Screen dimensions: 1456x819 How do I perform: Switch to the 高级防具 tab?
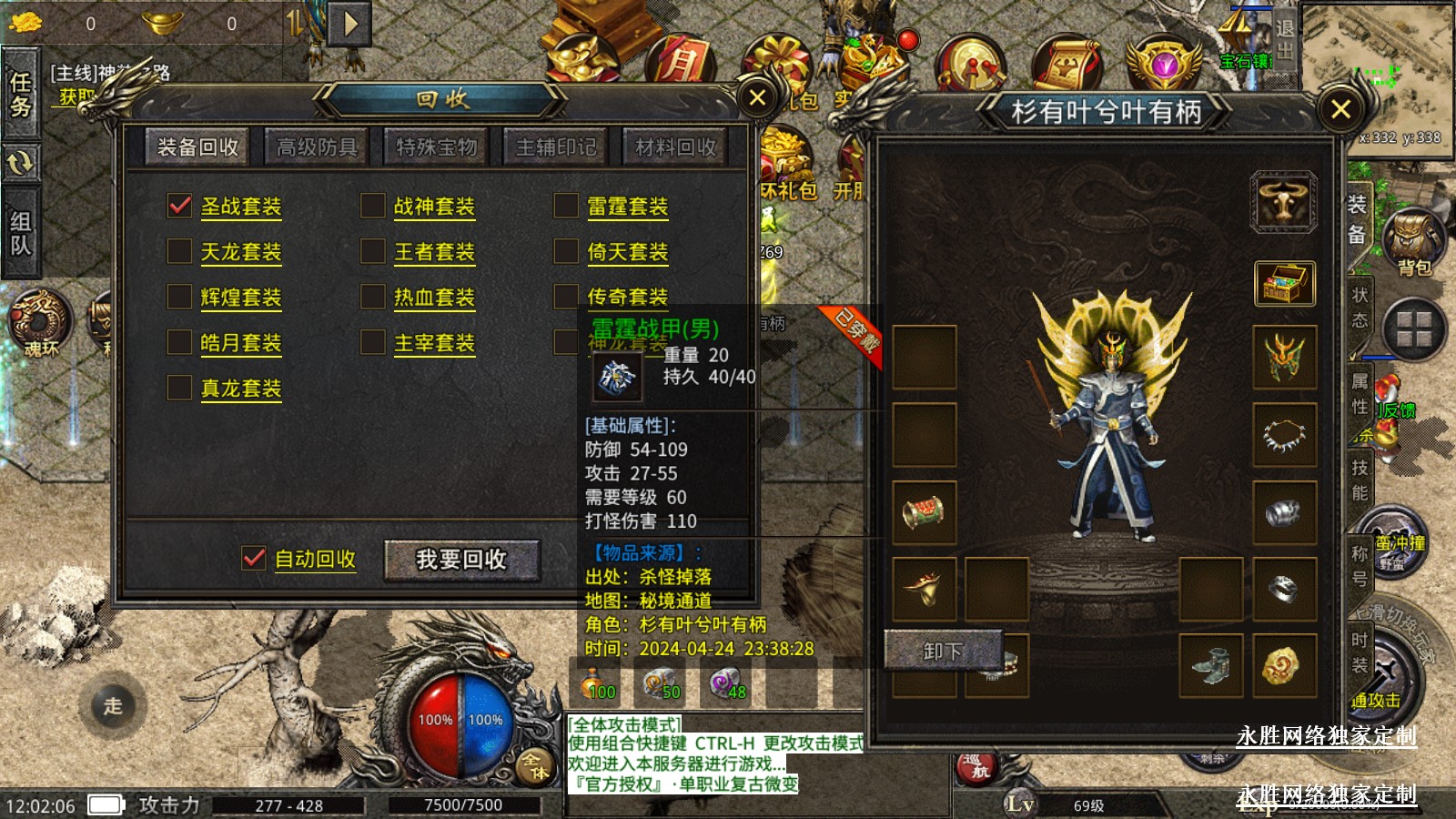click(x=317, y=147)
